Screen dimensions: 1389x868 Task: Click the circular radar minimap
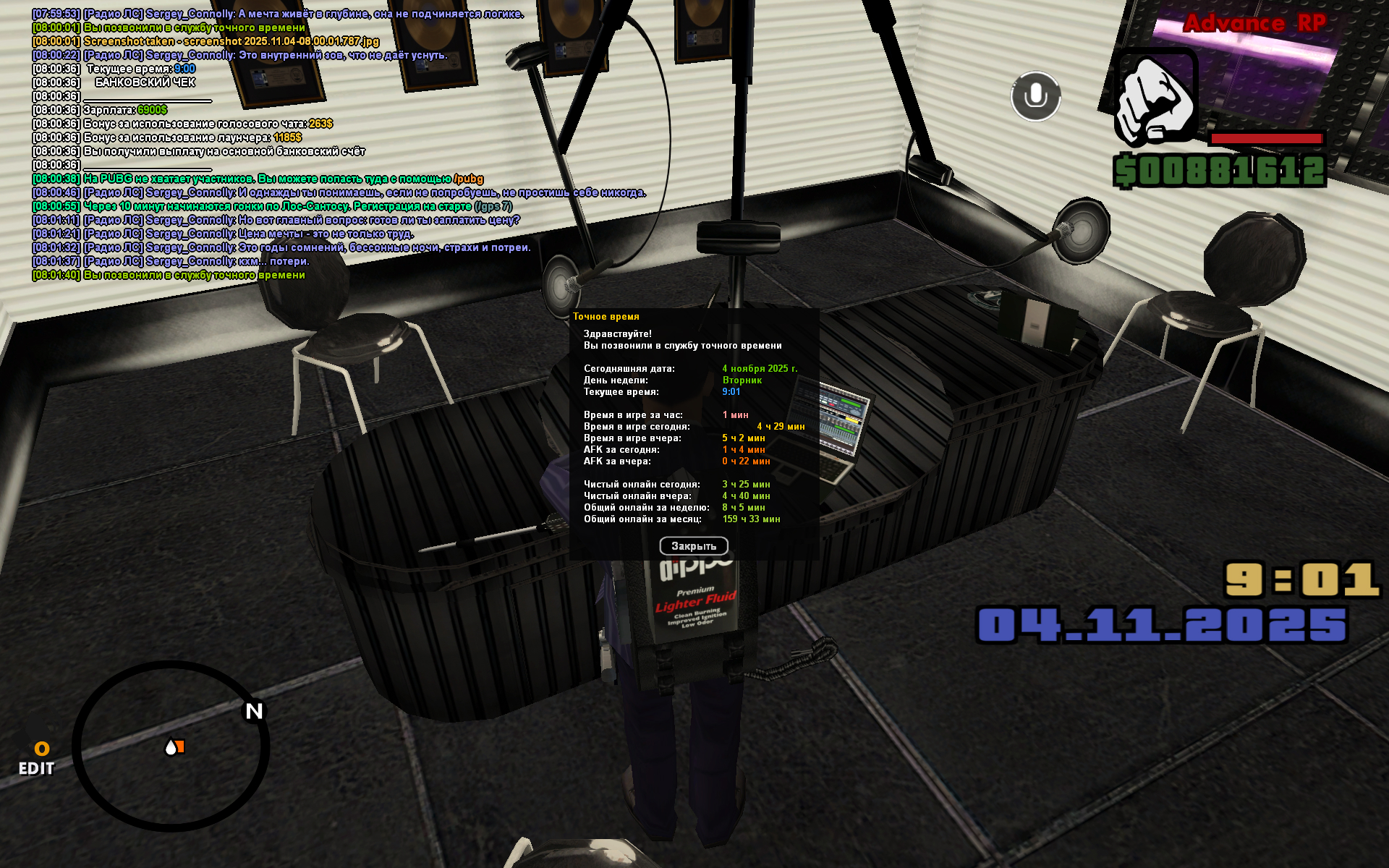(171, 746)
